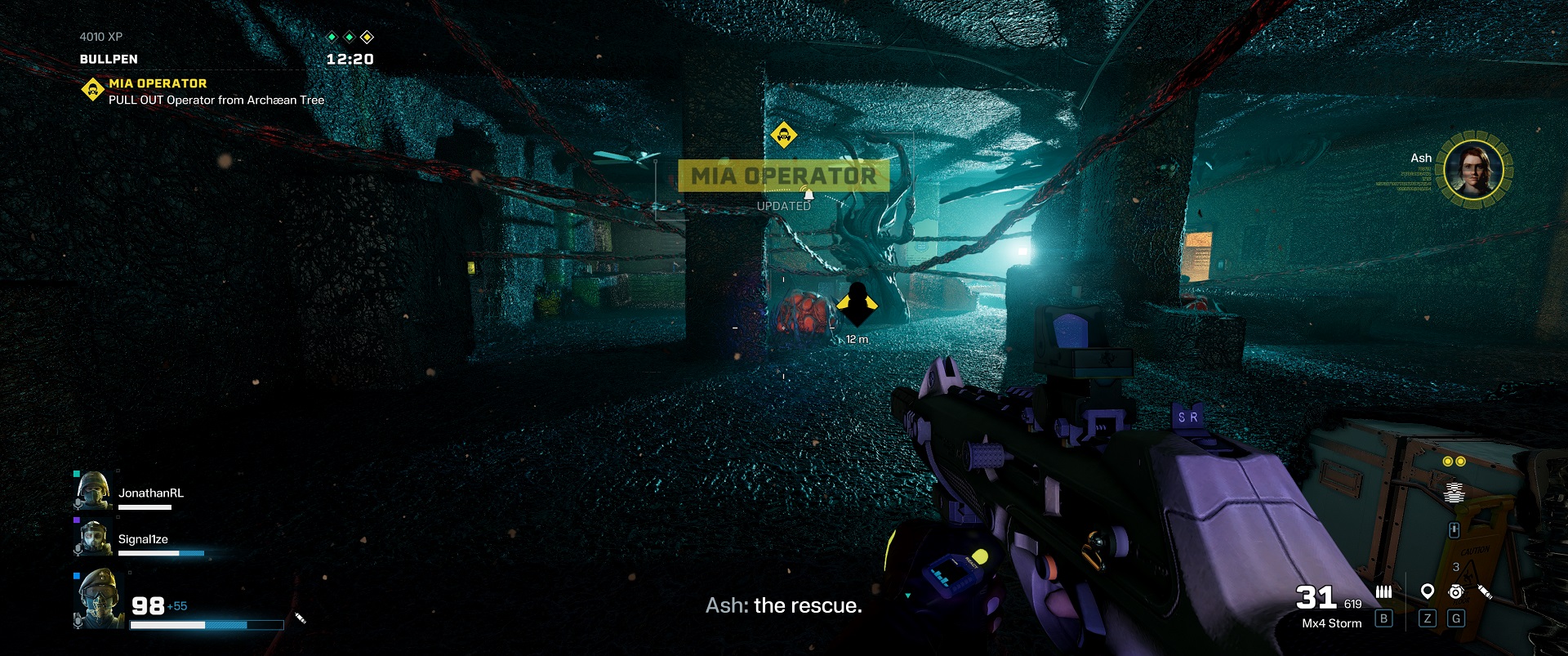Select teammate Signal1ze's portrait
The image size is (1568, 656).
coord(93,538)
